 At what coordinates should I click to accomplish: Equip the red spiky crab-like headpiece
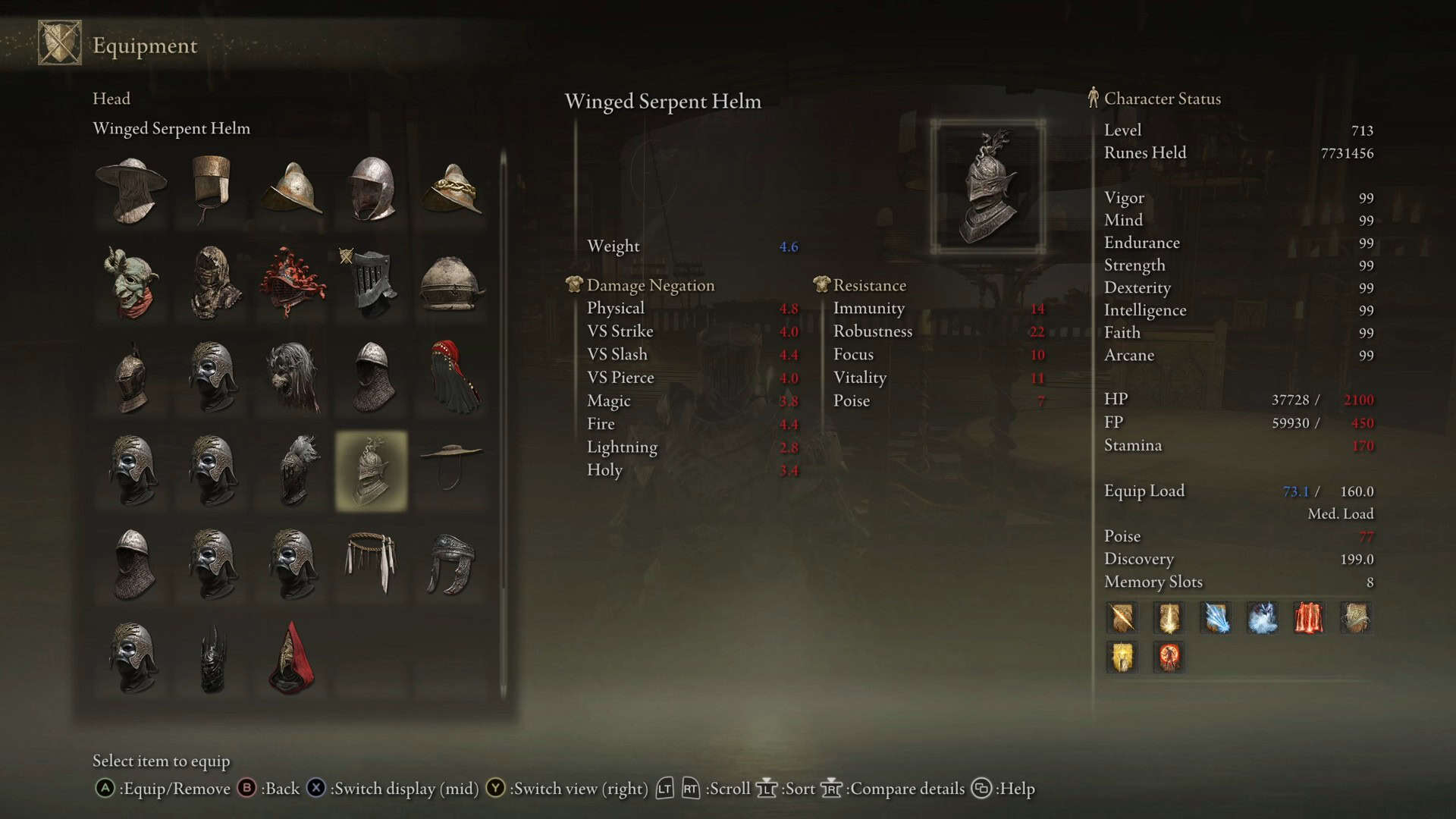point(292,283)
